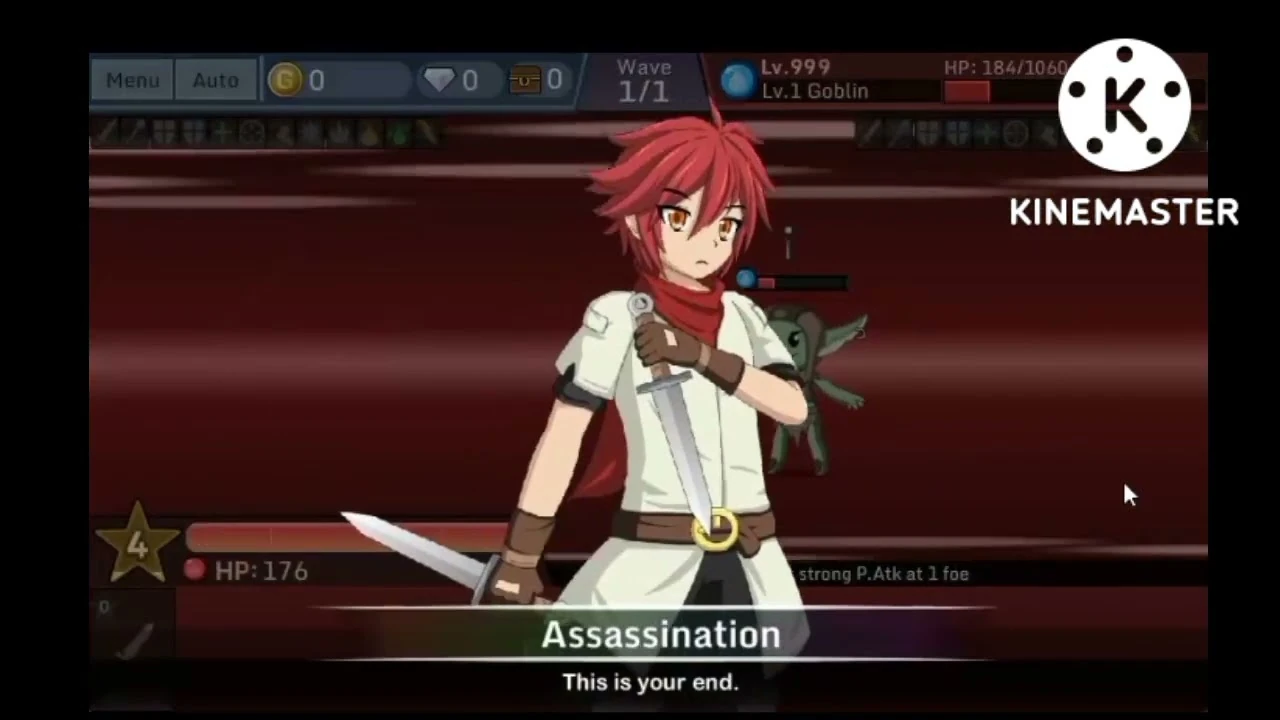Click the diamond gem currency icon
This screenshot has width=1280, height=720.
(440, 80)
